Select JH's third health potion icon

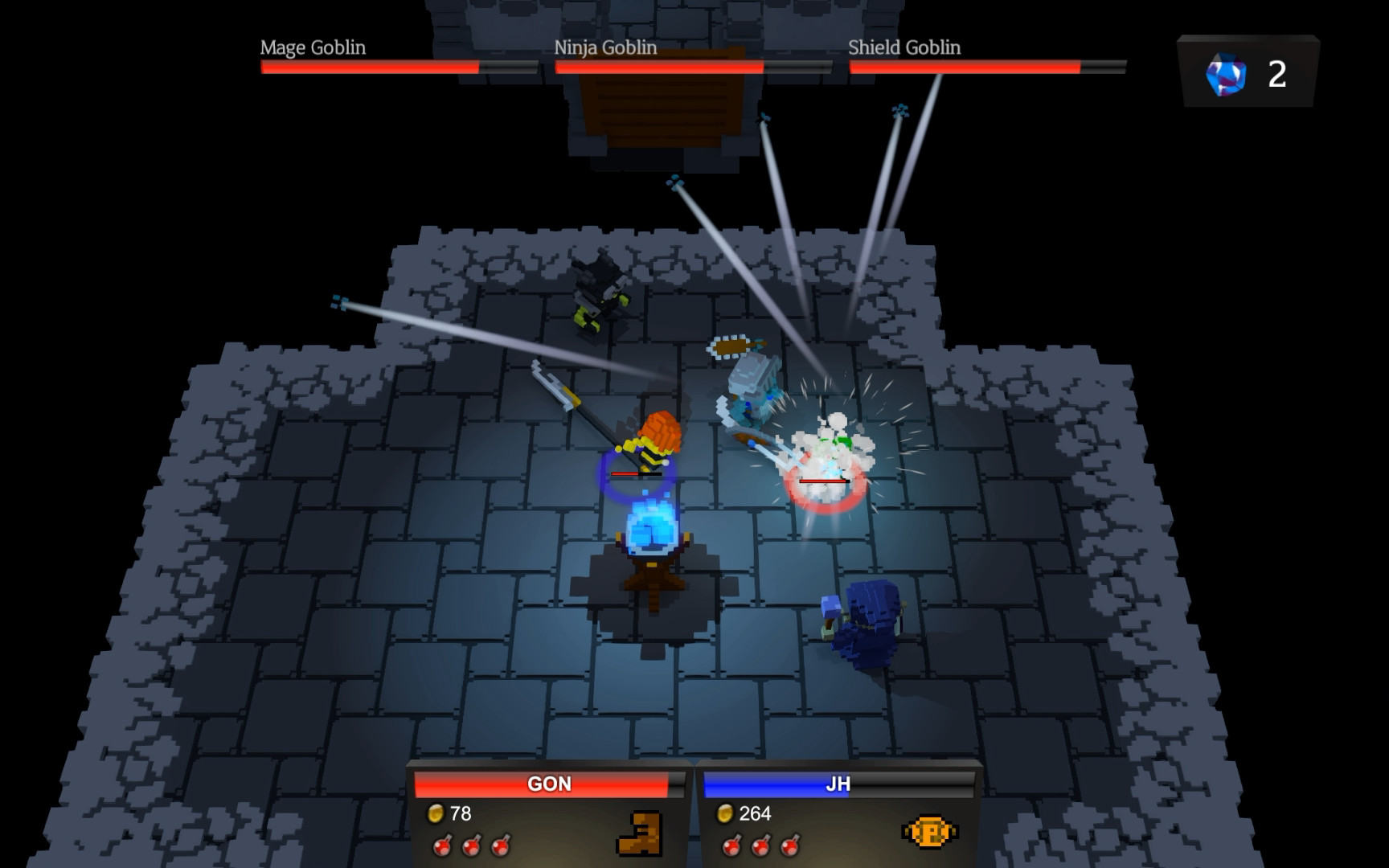[788, 847]
